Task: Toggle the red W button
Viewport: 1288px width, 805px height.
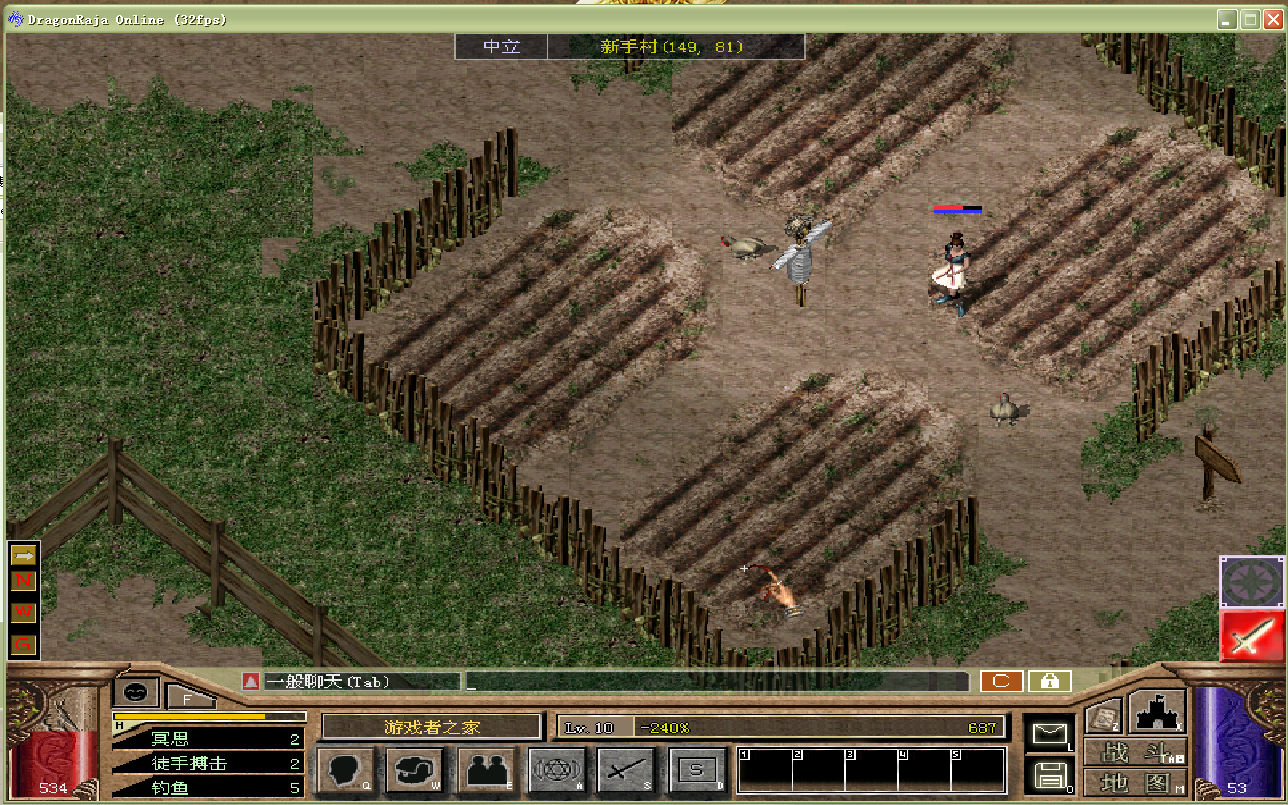Action: coord(23,611)
